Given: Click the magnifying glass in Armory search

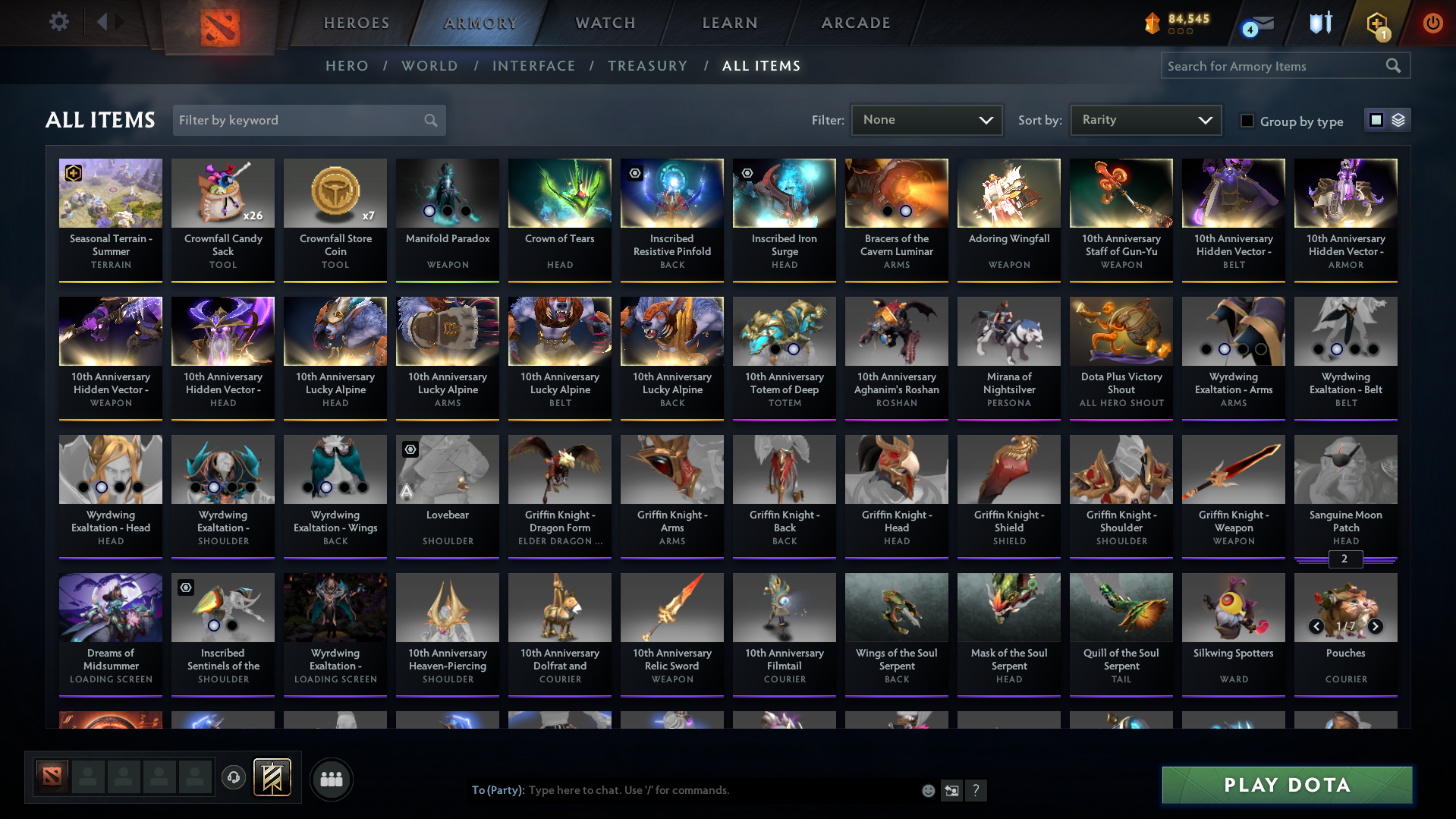Looking at the screenshot, I should coord(1393,65).
